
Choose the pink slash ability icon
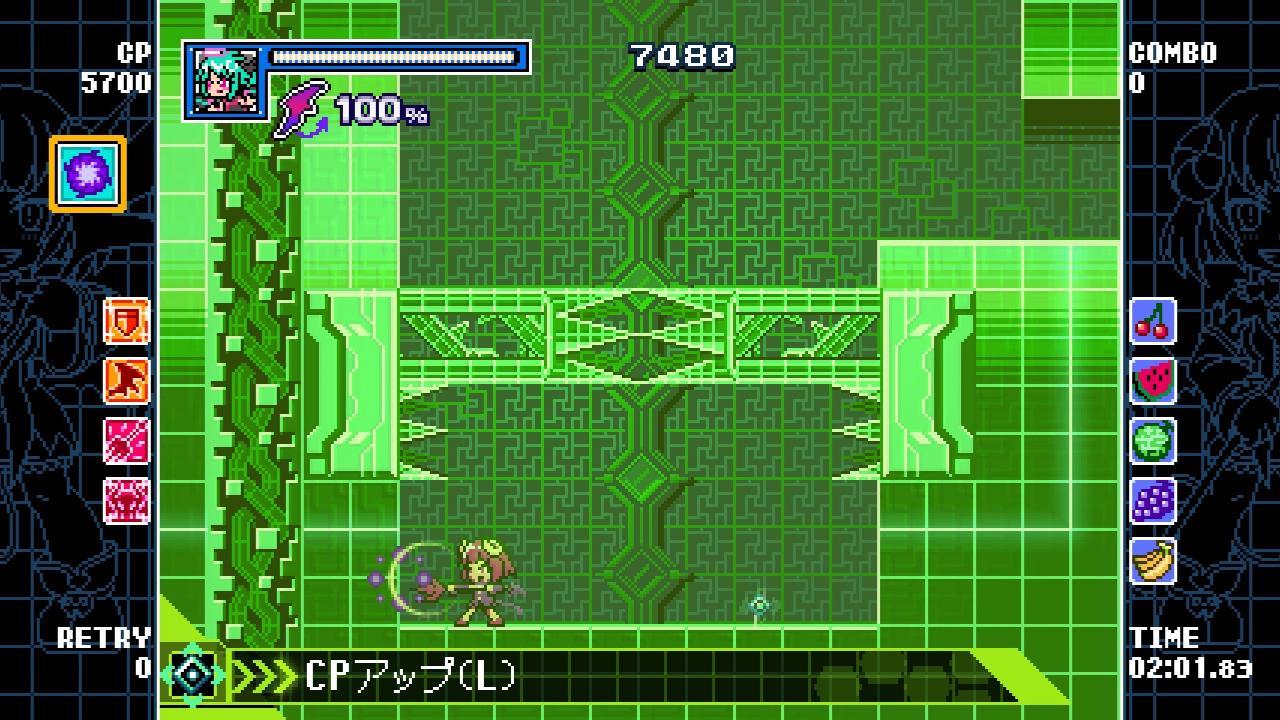(127, 441)
